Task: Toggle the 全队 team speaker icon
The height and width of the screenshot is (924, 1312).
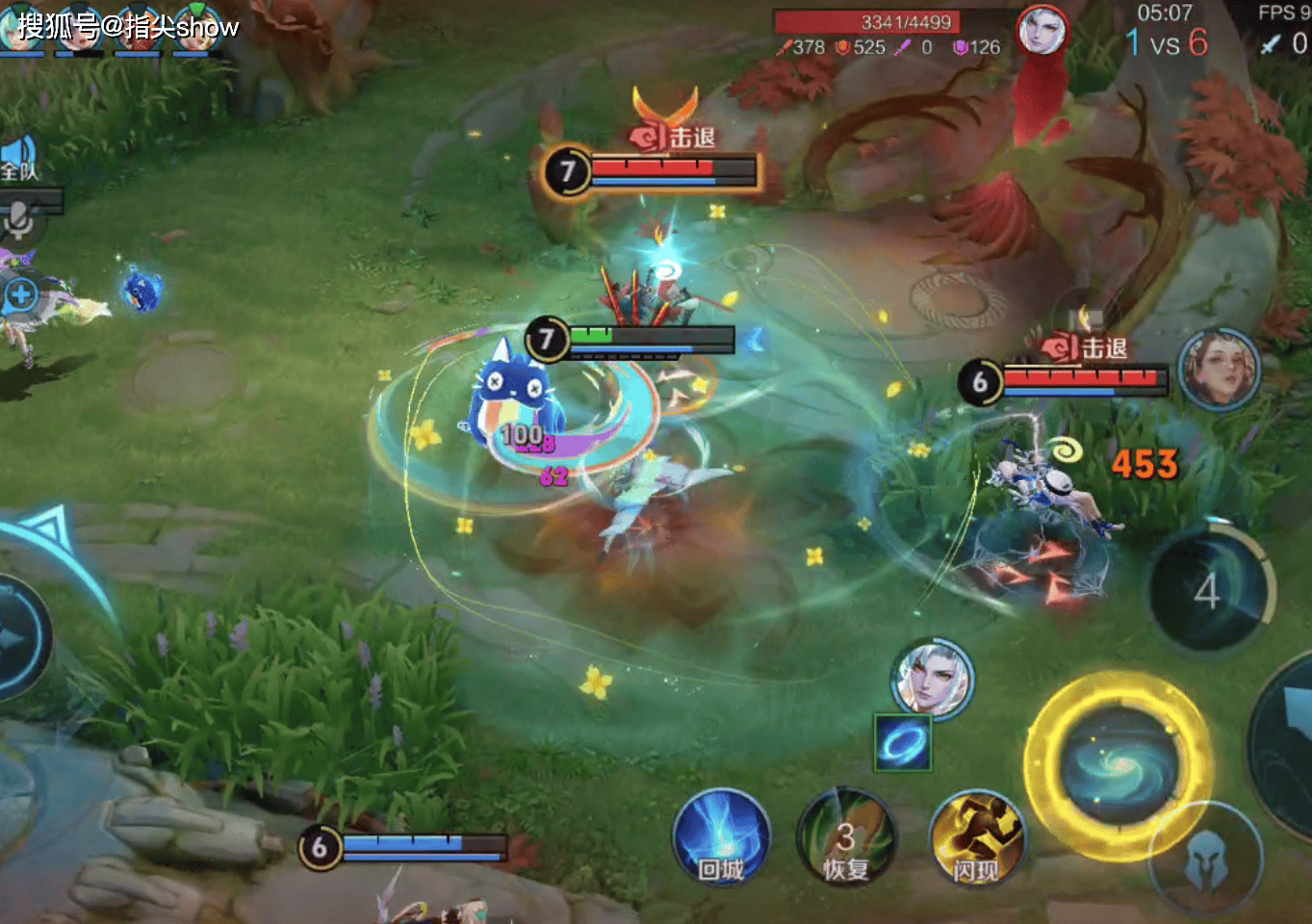Action: click(x=19, y=158)
